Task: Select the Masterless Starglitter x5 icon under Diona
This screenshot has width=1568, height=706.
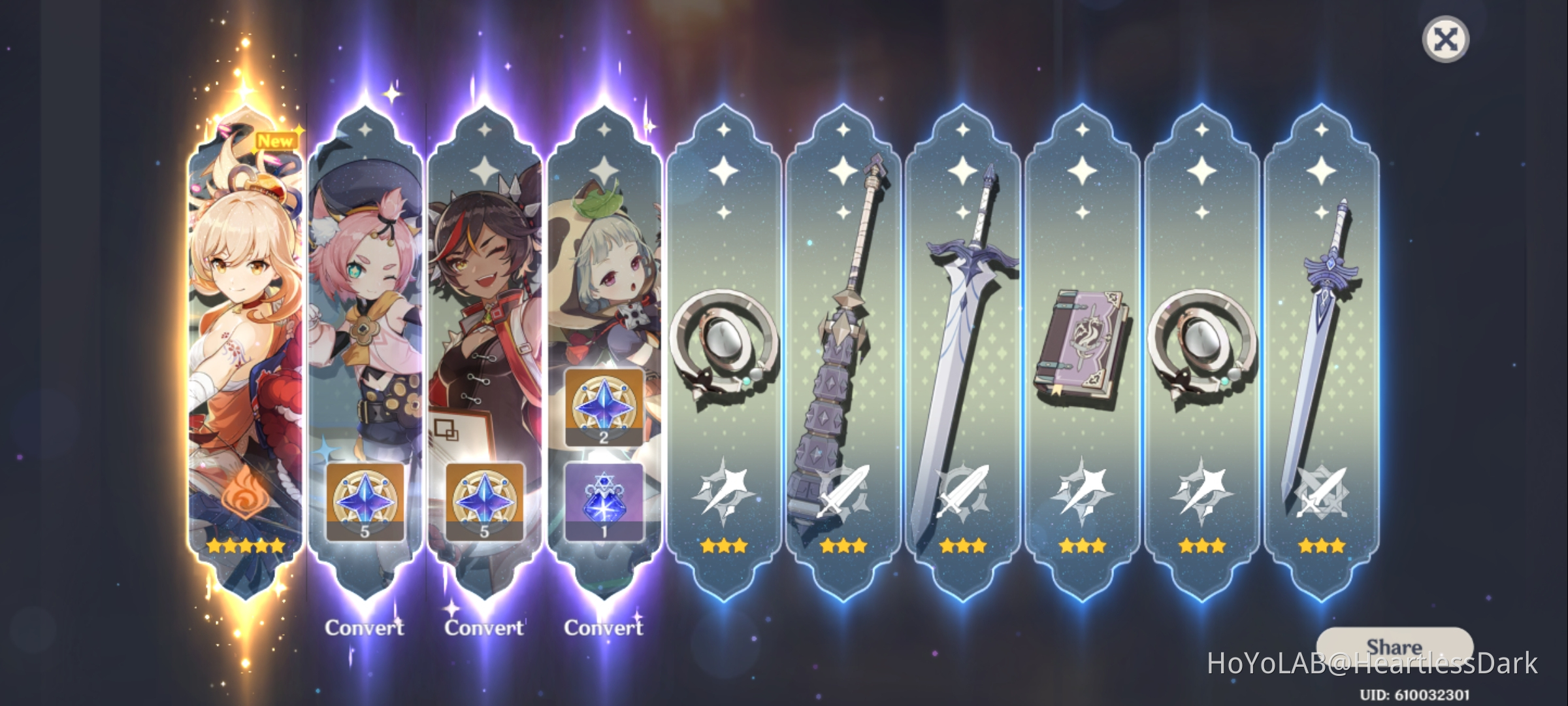Action: coord(366,503)
